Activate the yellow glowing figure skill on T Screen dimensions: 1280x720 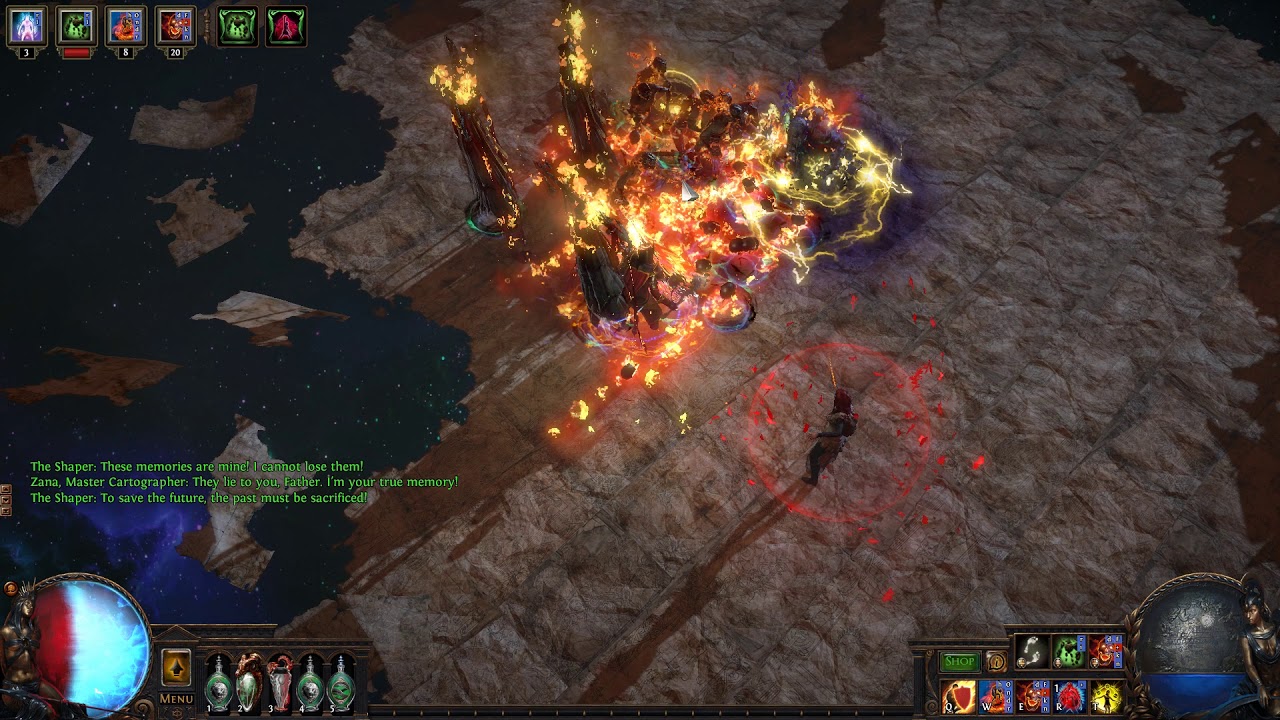1107,696
